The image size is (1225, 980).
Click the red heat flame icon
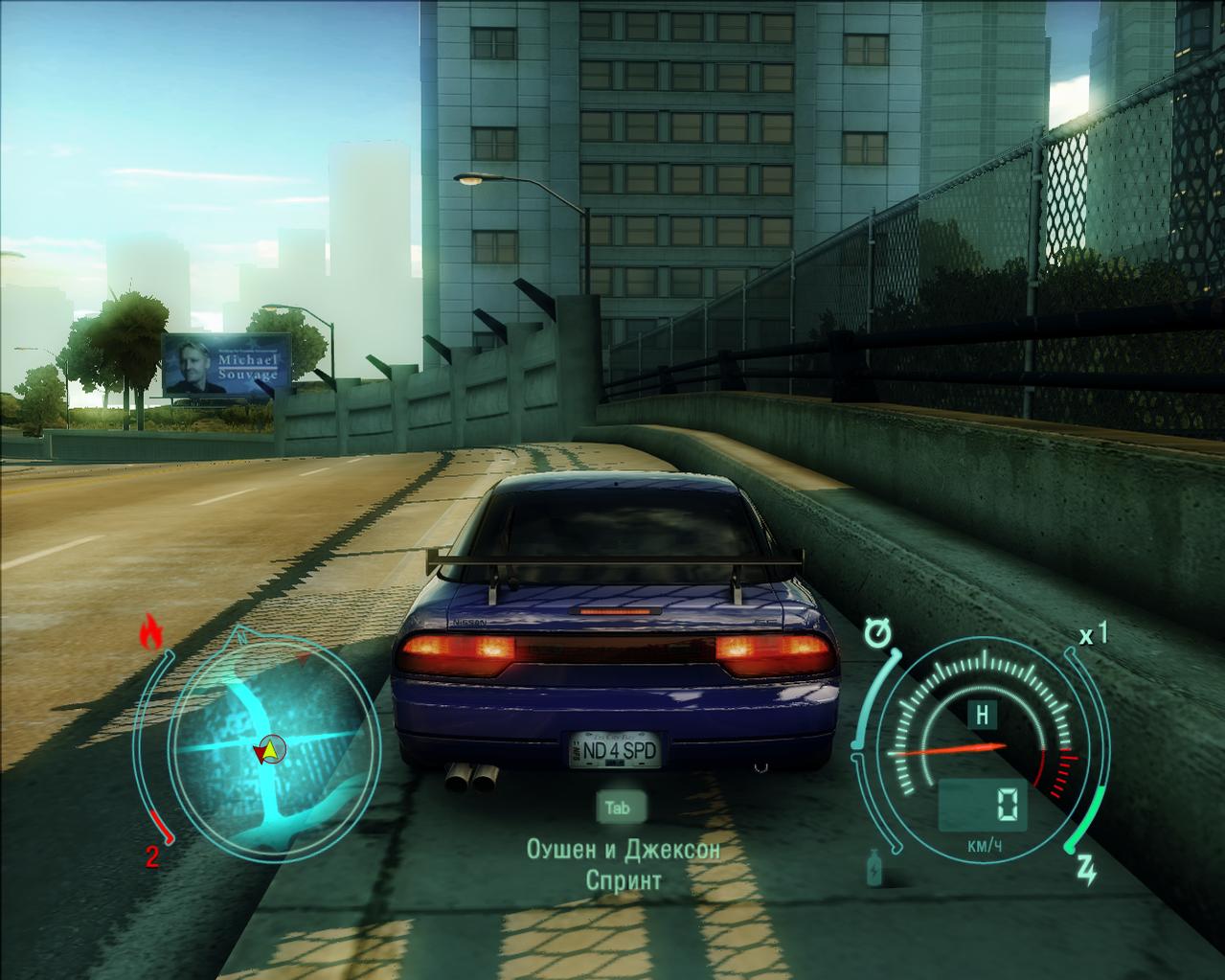(x=151, y=631)
